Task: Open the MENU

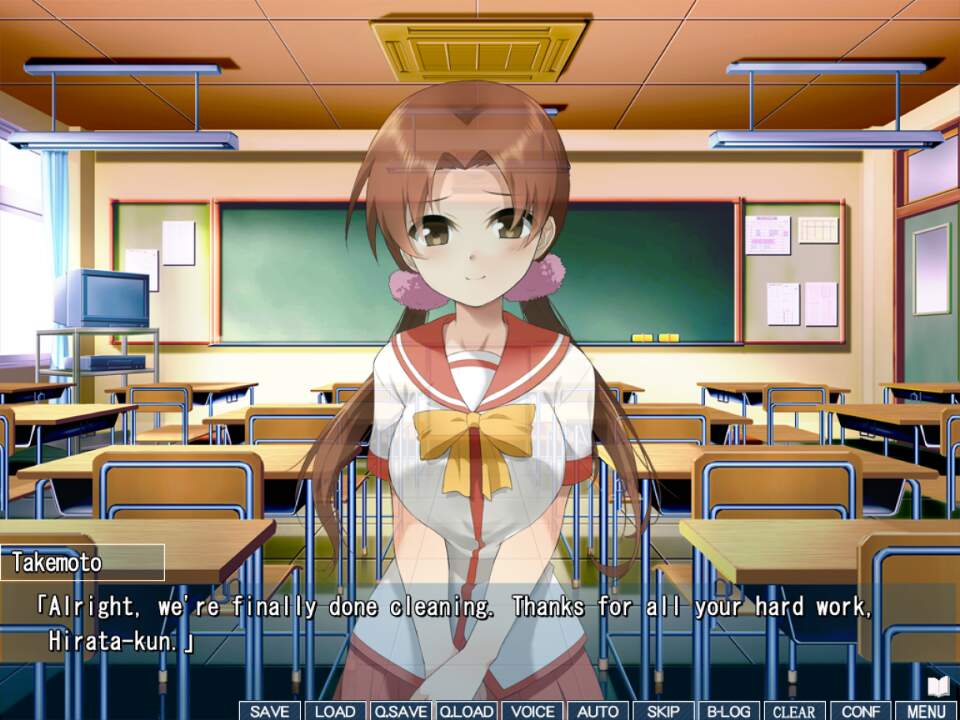Action: (926, 711)
